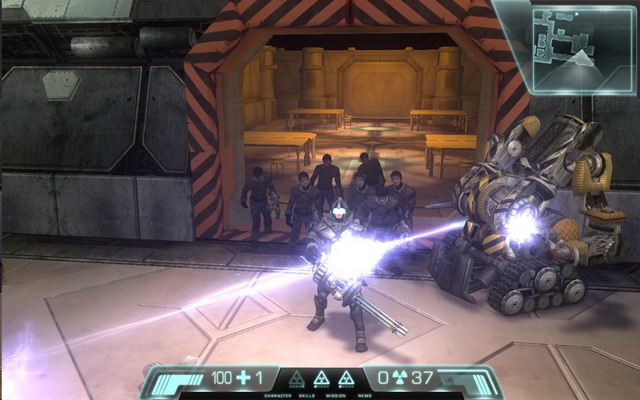The image size is (640, 400).
Task: Open the Skills menu
Action: tap(306, 396)
